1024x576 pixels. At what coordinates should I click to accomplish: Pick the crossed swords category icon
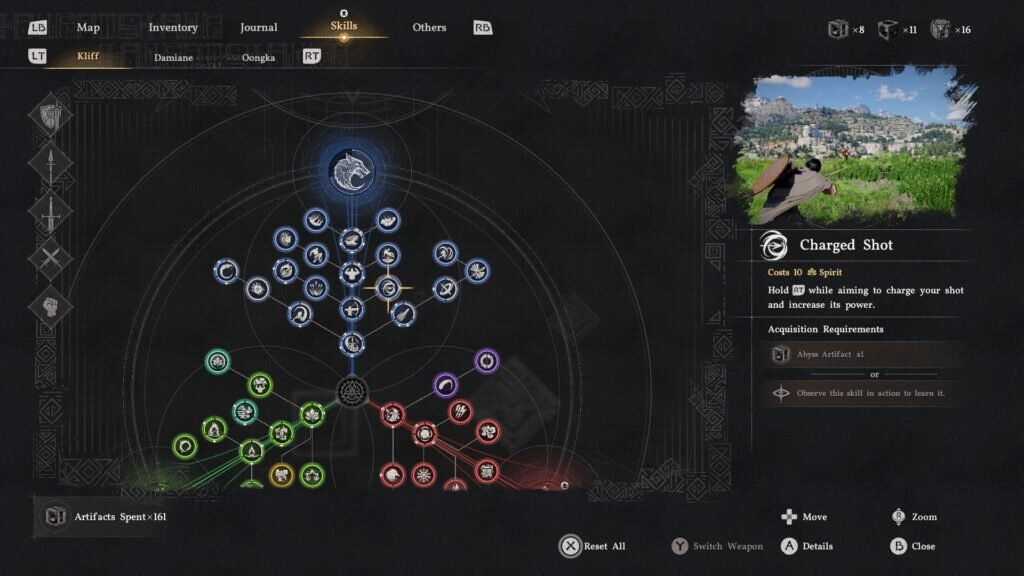(50, 260)
